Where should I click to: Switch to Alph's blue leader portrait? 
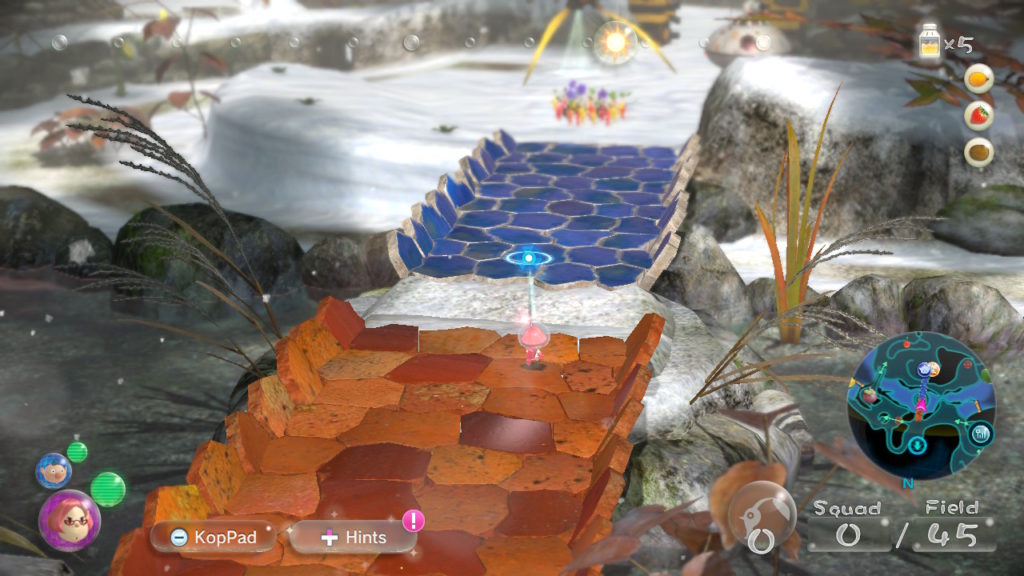(53, 470)
